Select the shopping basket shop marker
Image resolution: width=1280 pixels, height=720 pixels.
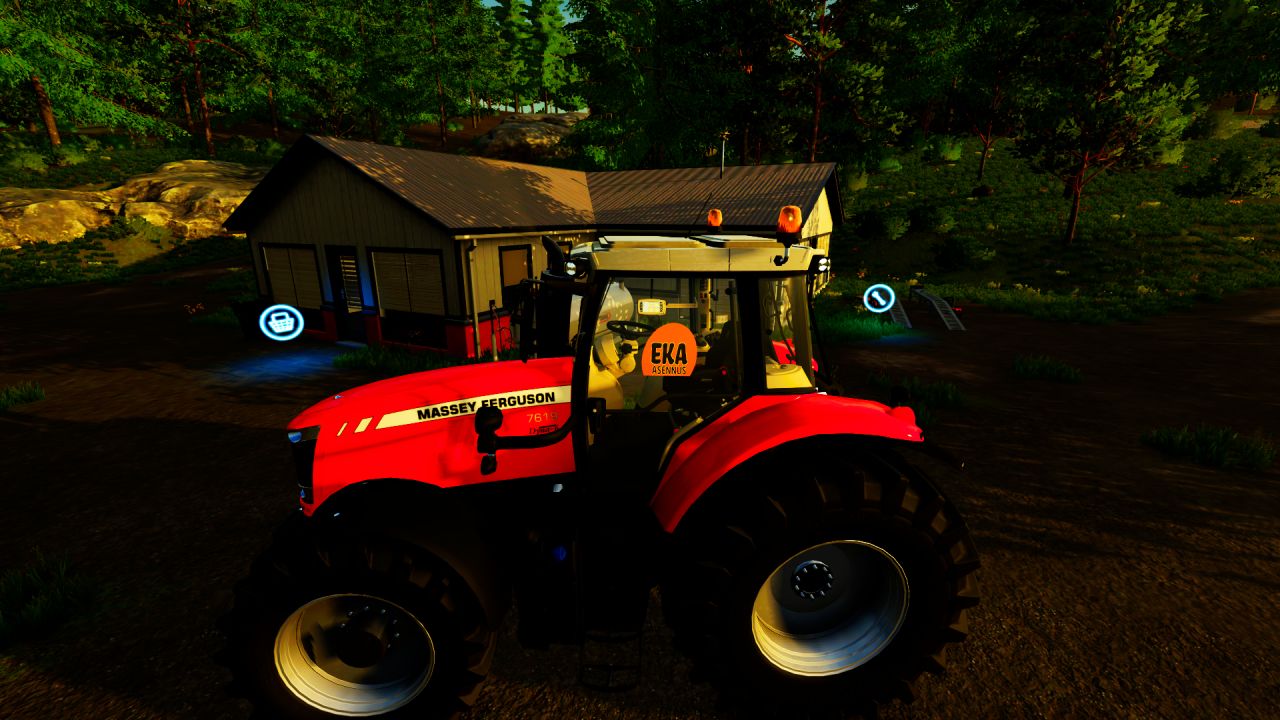point(281,322)
